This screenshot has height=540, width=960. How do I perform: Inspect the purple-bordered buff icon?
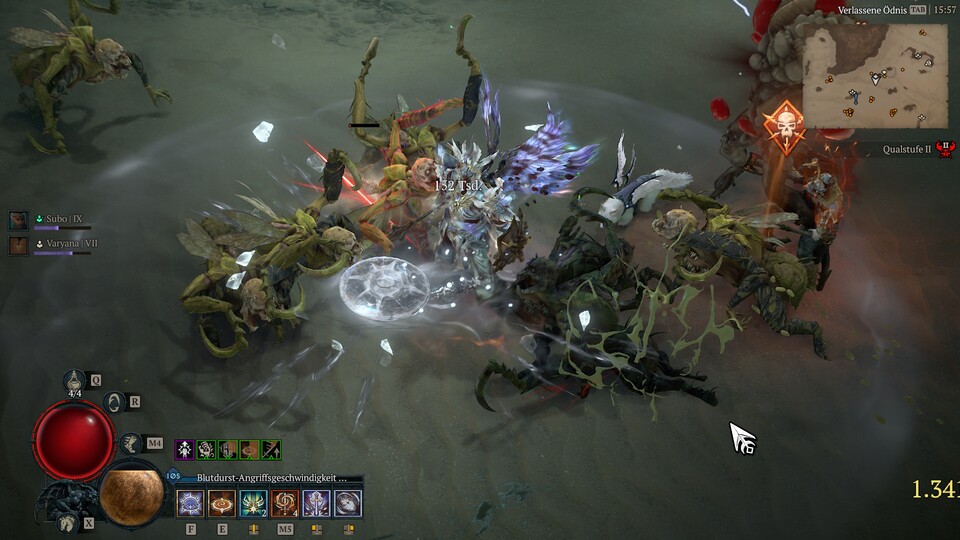coord(184,450)
